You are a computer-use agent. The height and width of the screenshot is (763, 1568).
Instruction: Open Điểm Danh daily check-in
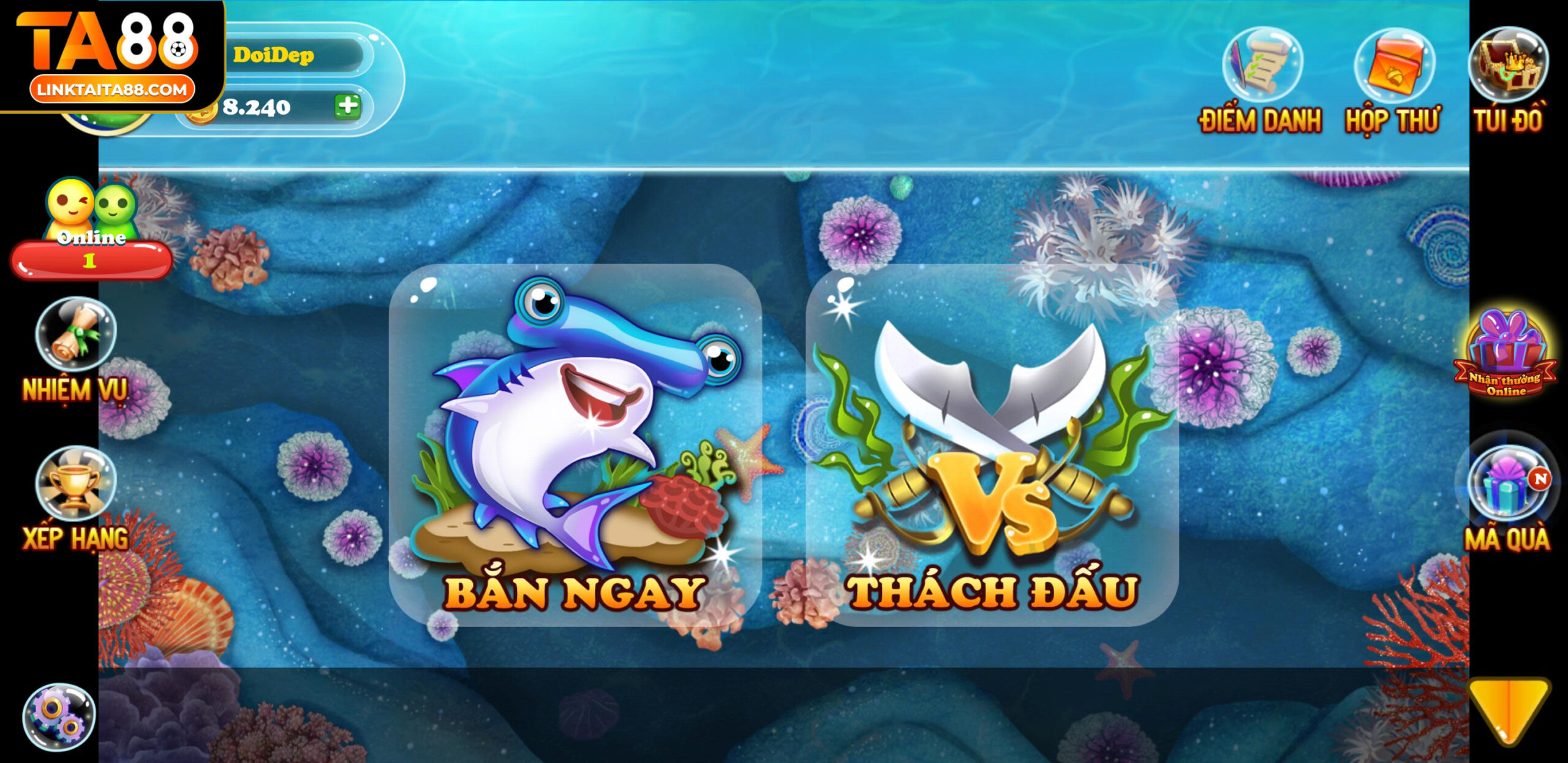click(x=1261, y=81)
